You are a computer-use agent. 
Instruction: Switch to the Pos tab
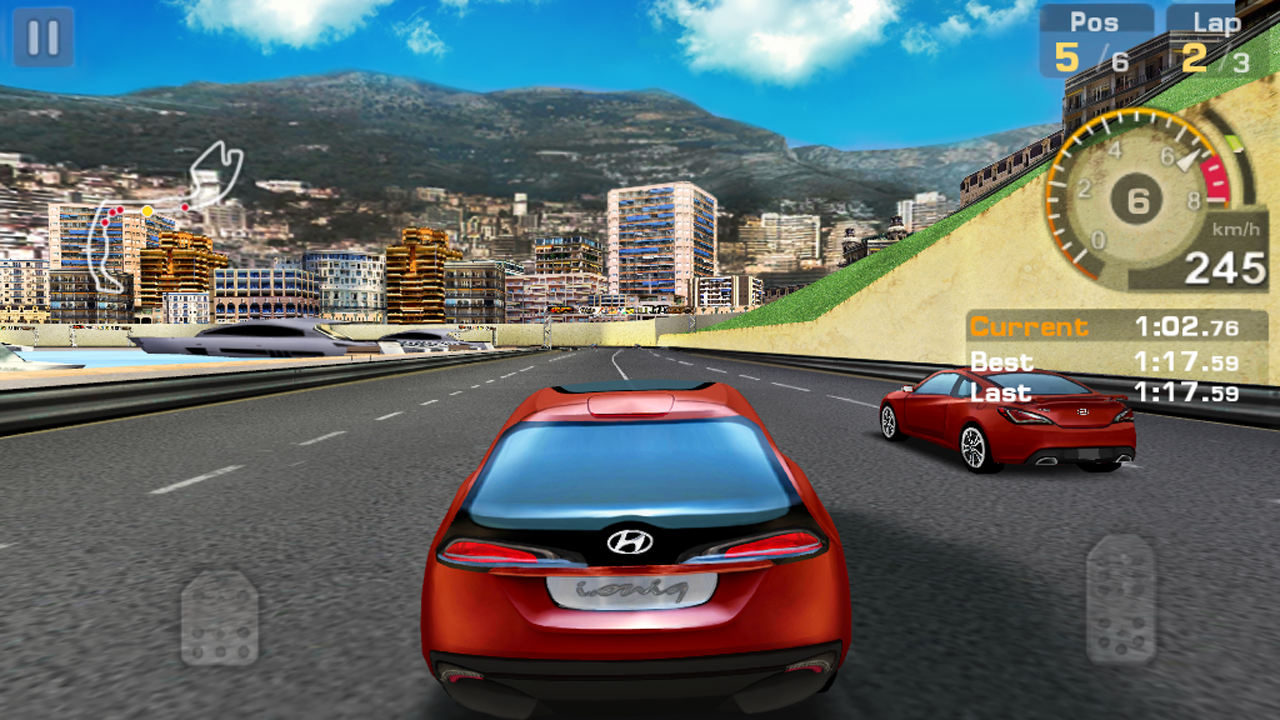[x=1093, y=19]
